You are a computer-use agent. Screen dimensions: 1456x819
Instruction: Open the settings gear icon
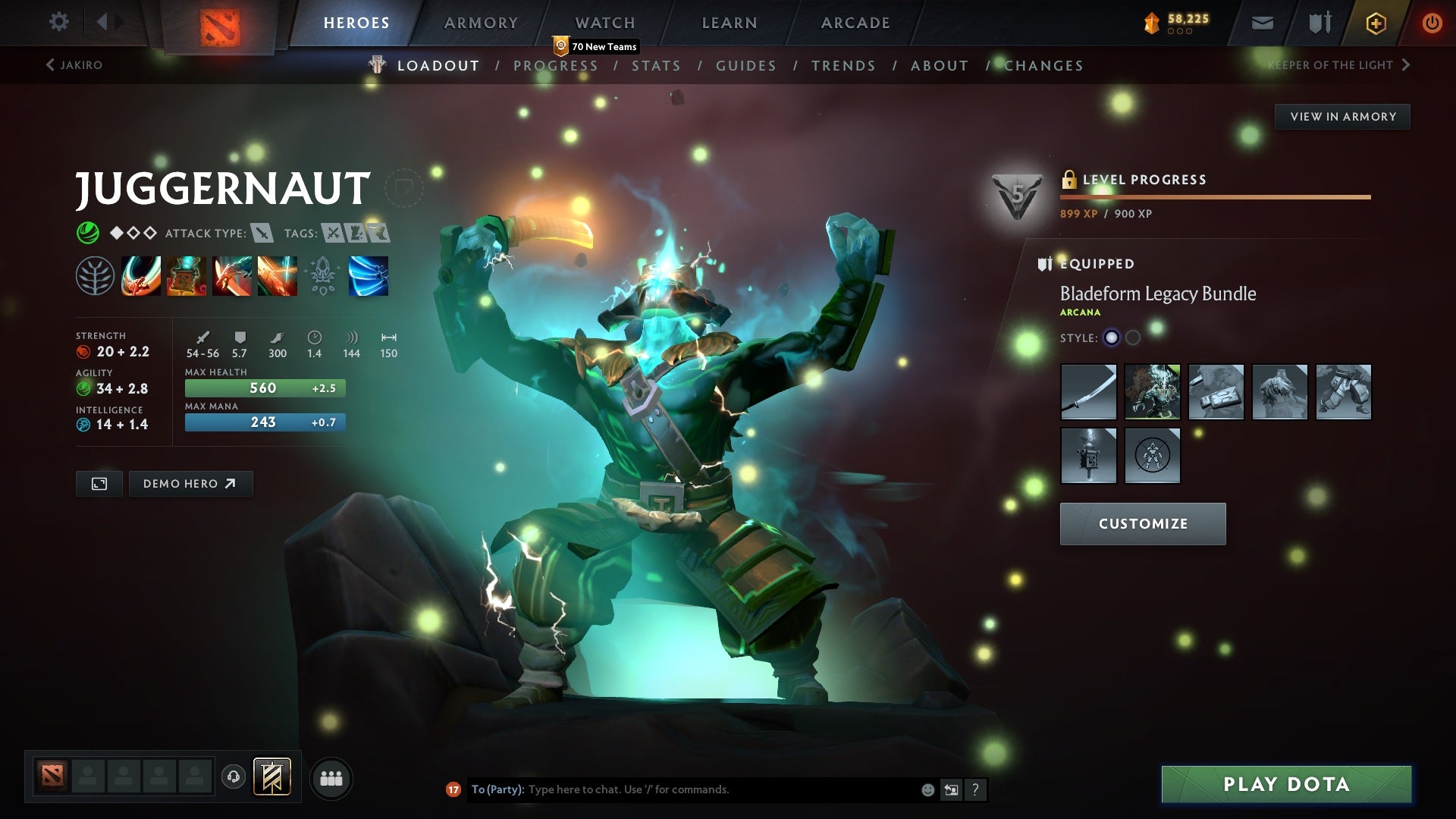point(58,23)
